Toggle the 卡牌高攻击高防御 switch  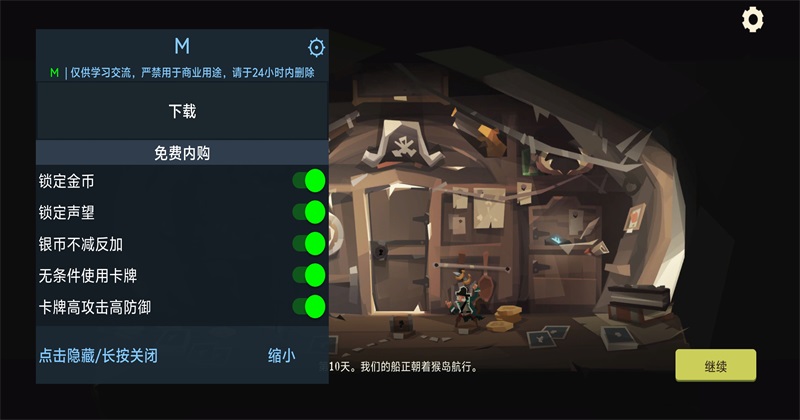(x=309, y=306)
